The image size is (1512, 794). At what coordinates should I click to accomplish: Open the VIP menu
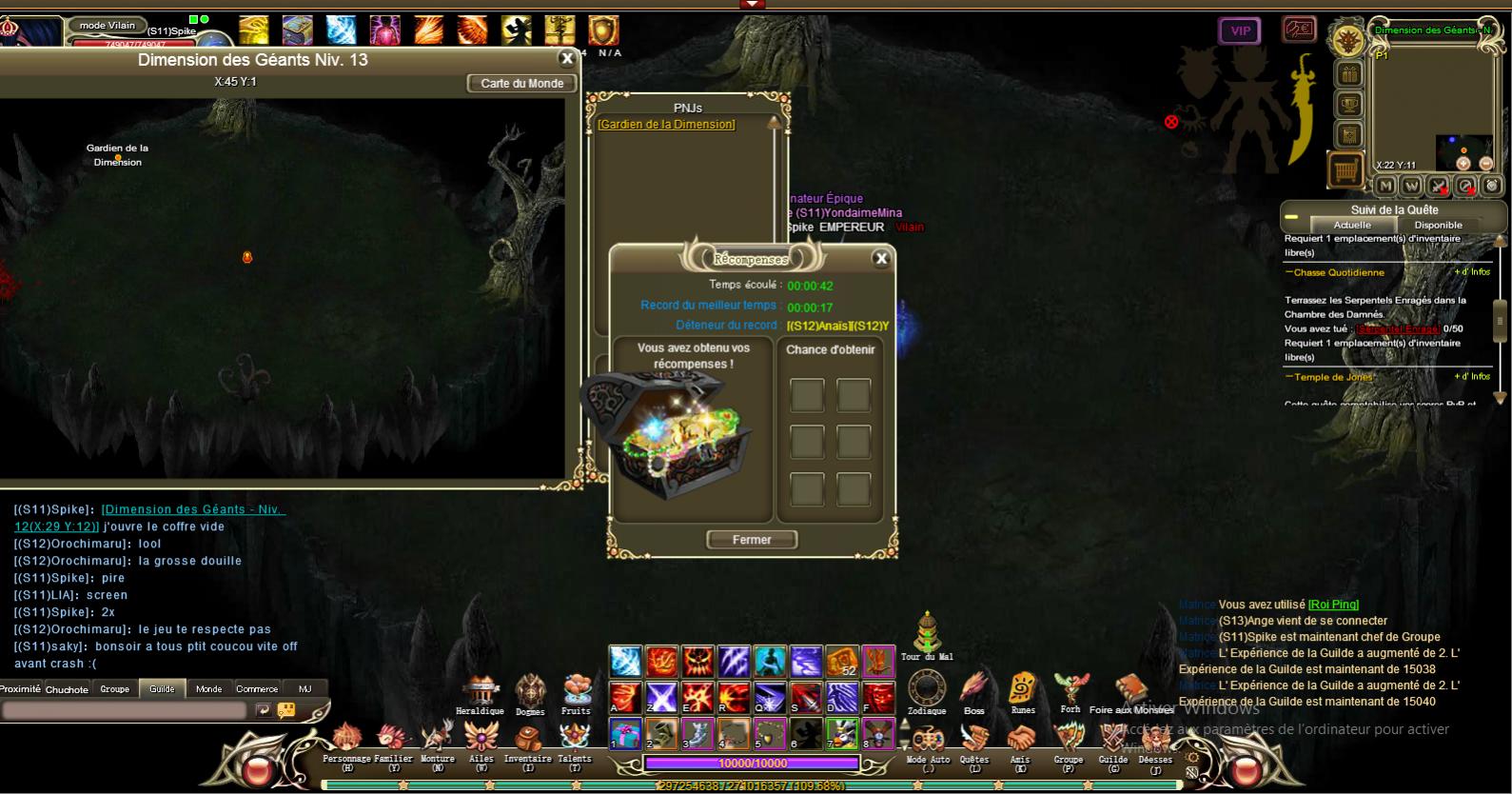point(1240,31)
